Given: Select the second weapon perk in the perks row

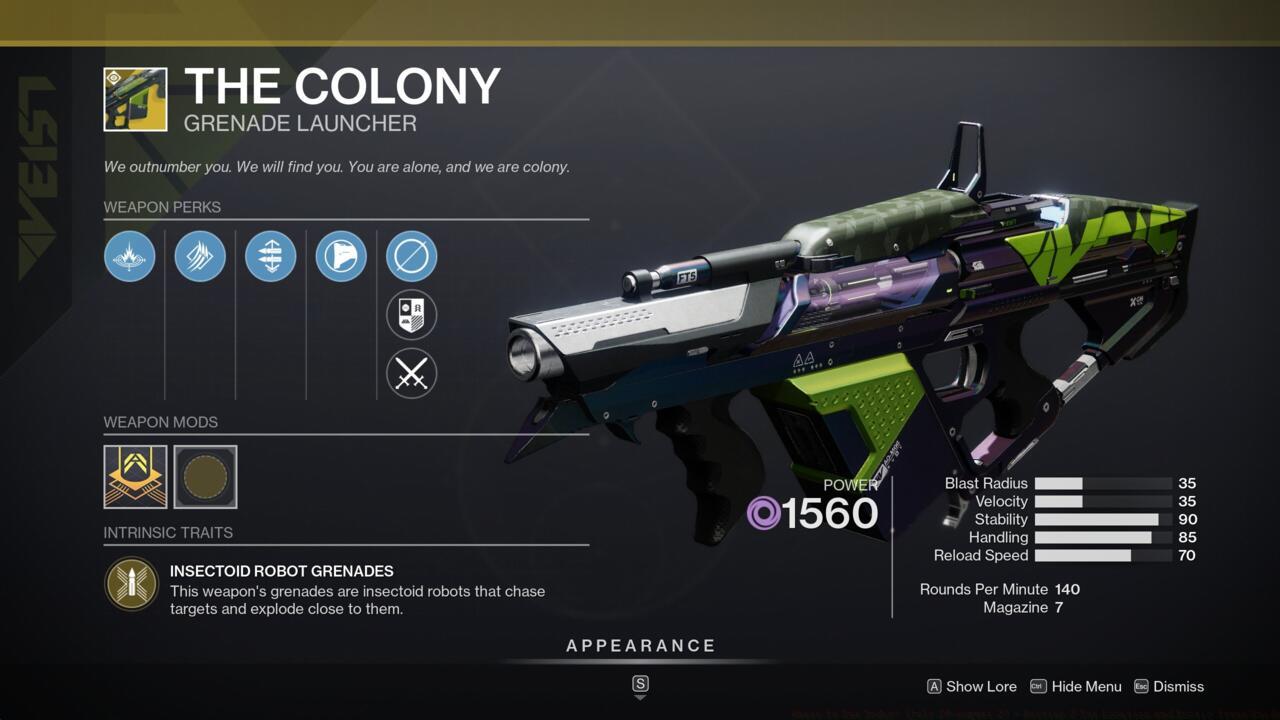Looking at the screenshot, I should (200, 256).
